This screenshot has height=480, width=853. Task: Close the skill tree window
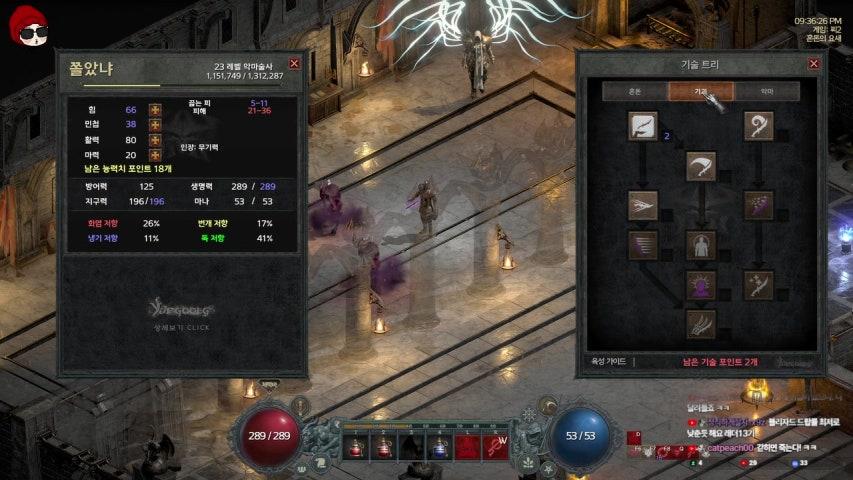coord(813,64)
